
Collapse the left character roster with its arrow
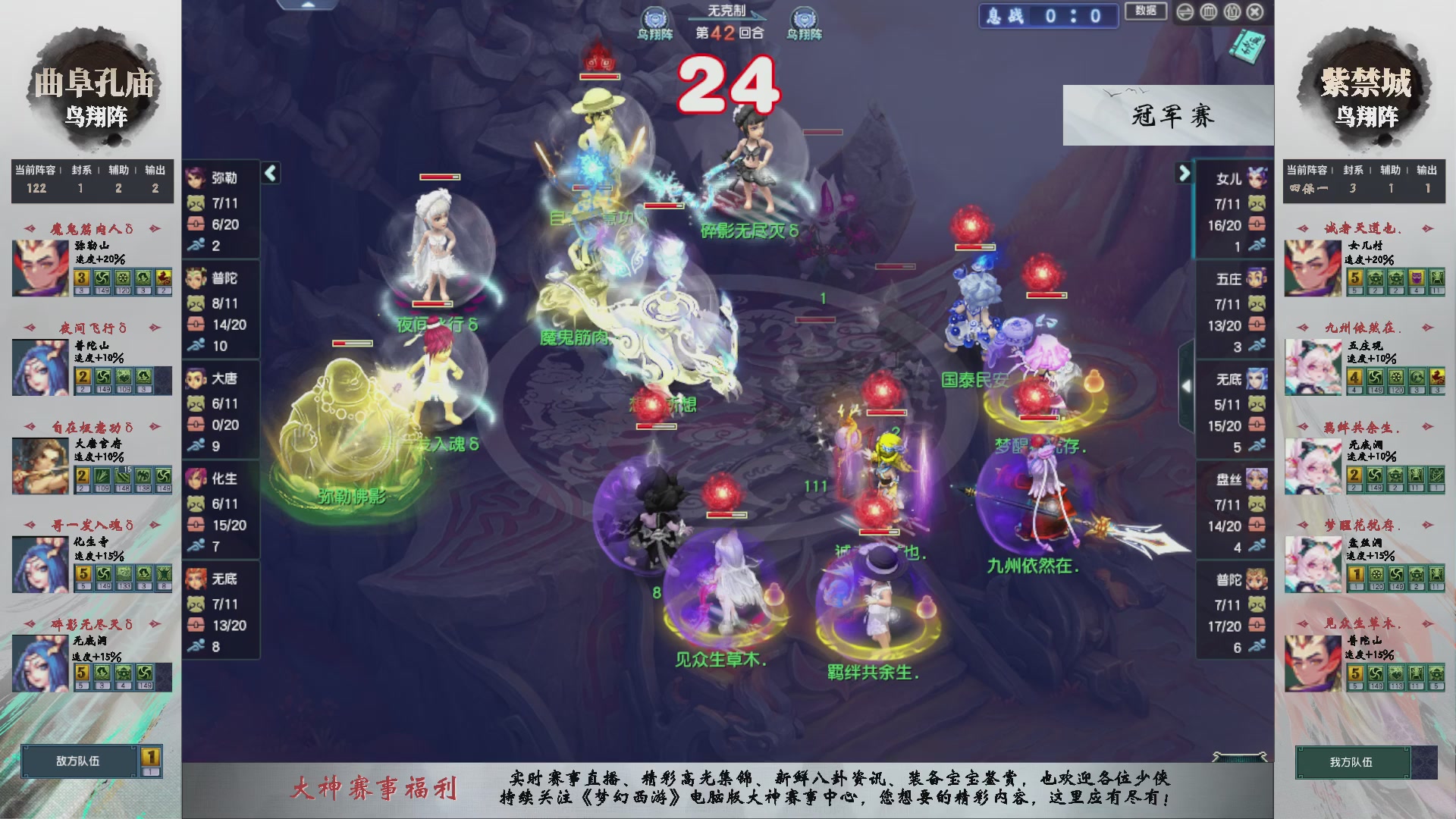coord(269,173)
